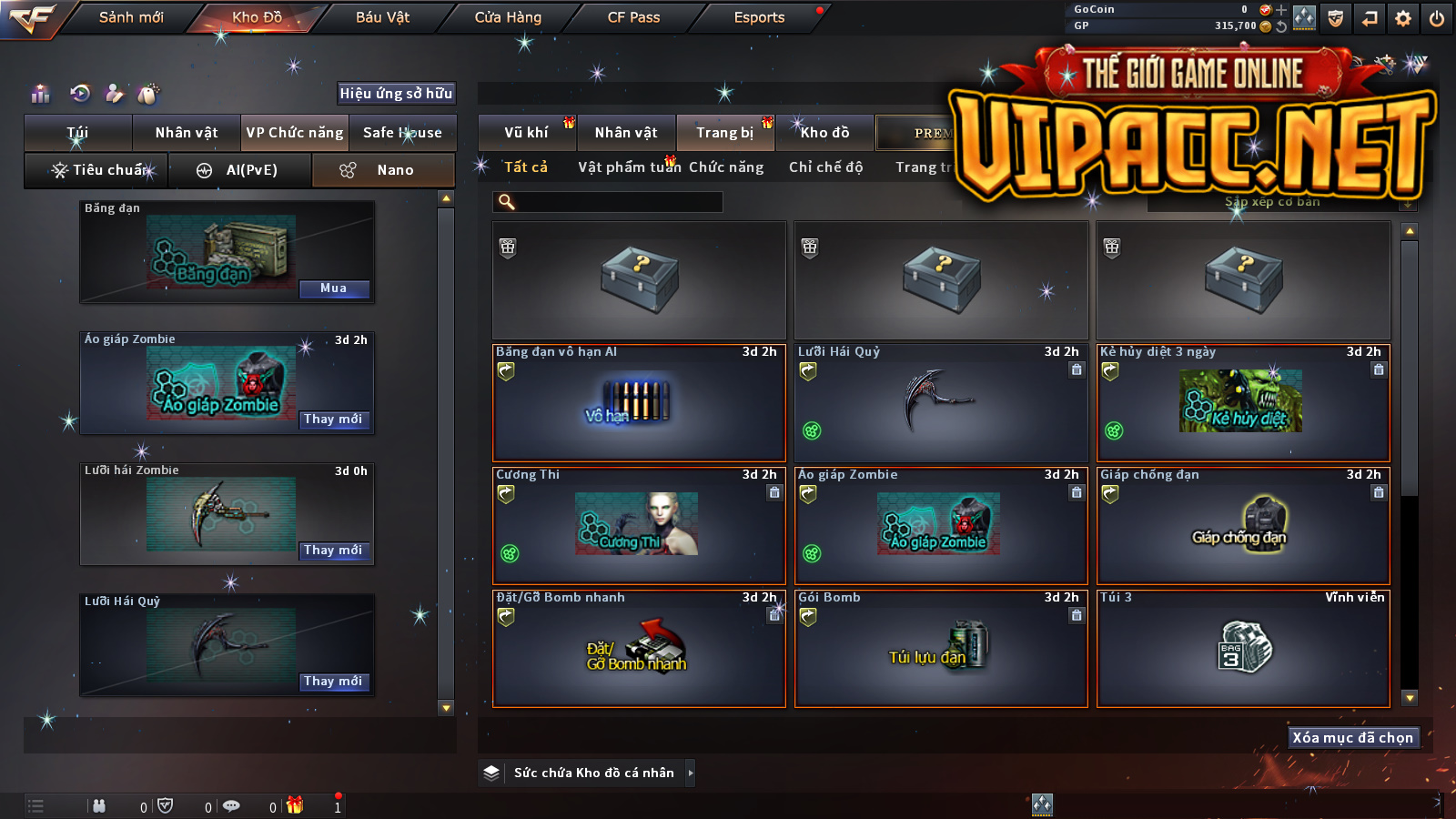Screen dimensions: 1456x819
Task: Switch to the left Nhân vật tab
Action: [187, 133]
